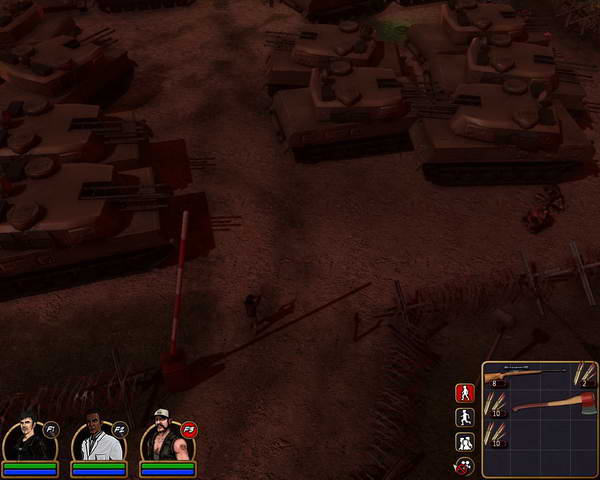Viewport: 600px width, 480px height.
Task: Select the ammo stack showing 2
Action: pyautogui.click(x=583, y=375)
